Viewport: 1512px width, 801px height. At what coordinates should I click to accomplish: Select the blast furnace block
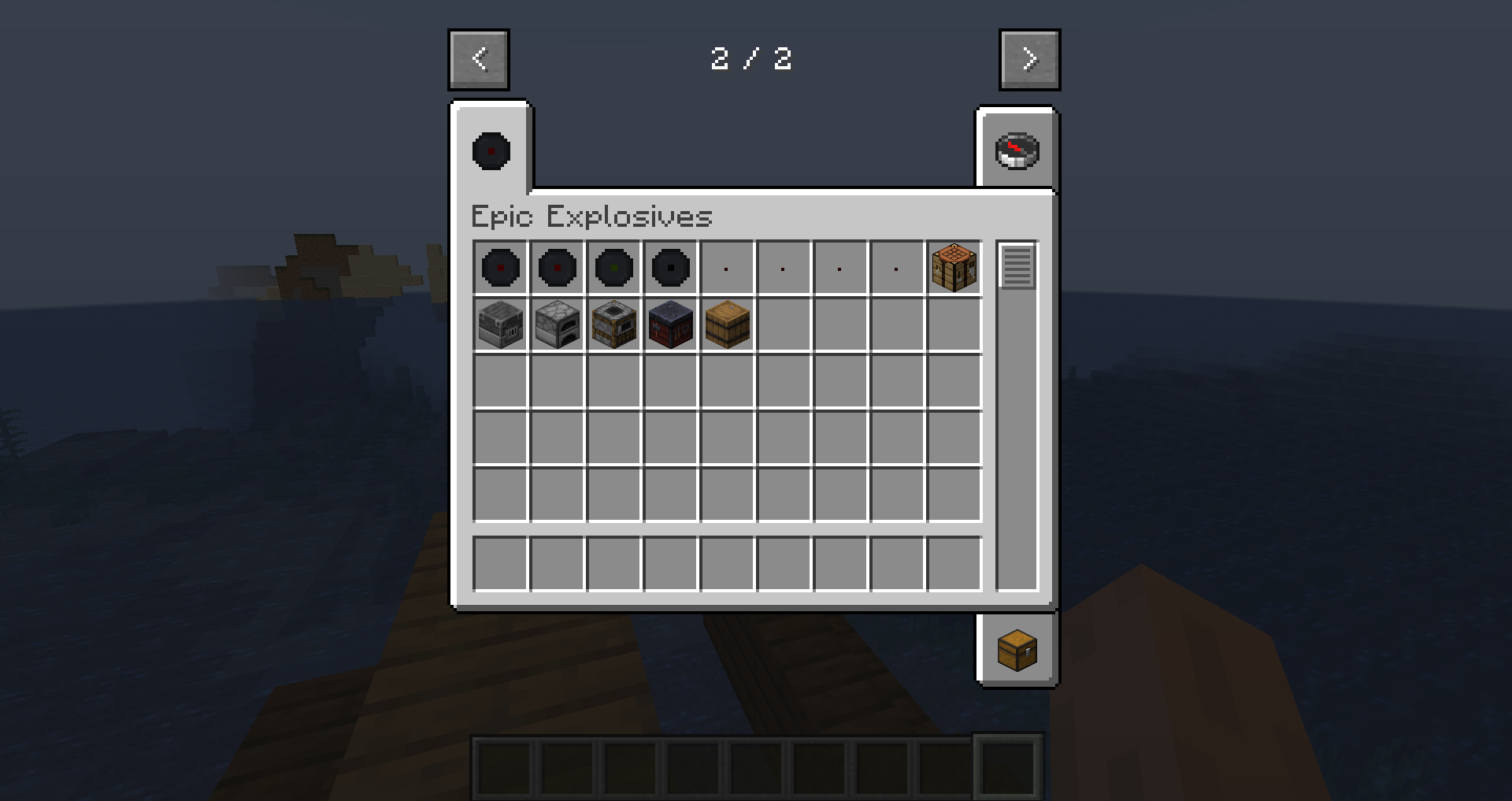tap(500, 325)
